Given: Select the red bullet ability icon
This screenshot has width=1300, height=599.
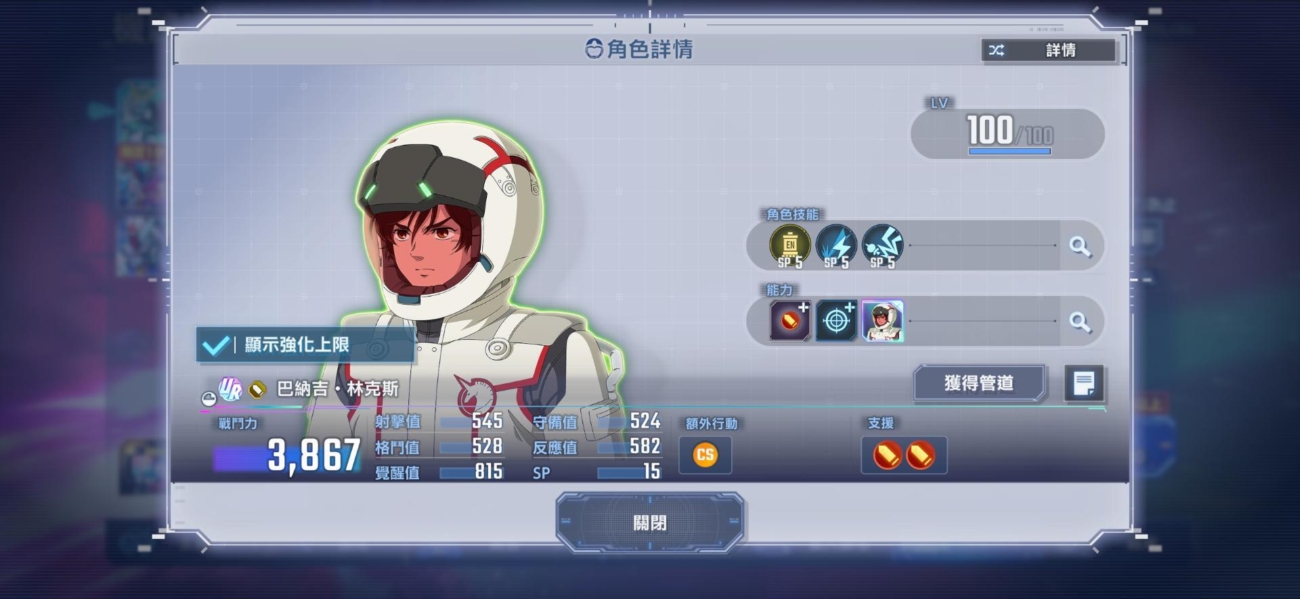Looking at the screenshot, I should (x=789, y=321).
